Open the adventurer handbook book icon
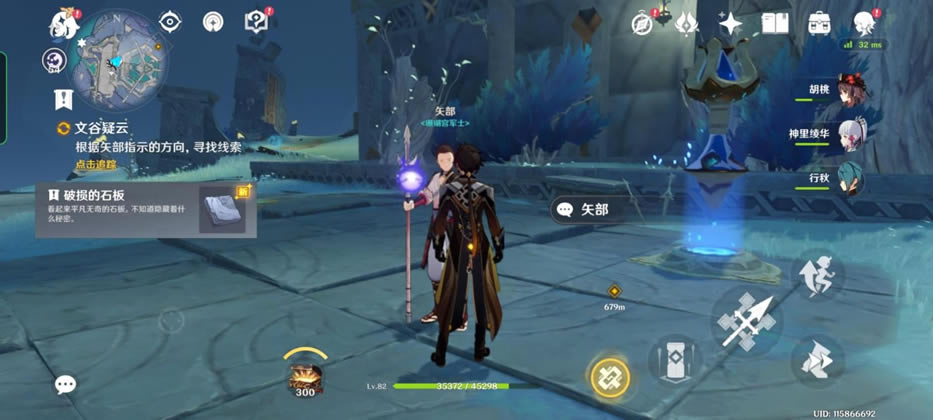Image resolution: width=933 pixels, height=420 pixels. [x=775, y=23]
